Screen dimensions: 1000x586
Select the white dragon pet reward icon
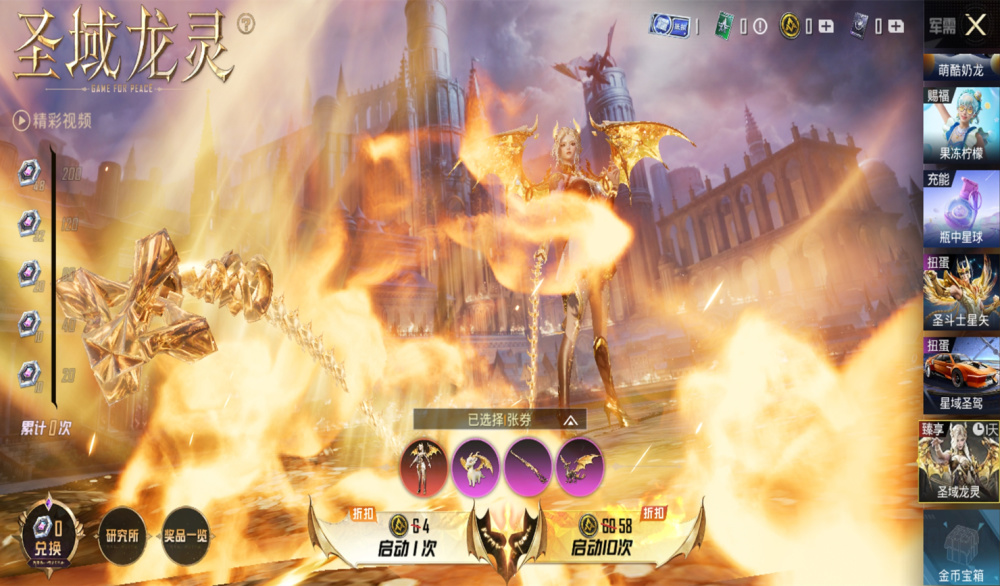476,466
